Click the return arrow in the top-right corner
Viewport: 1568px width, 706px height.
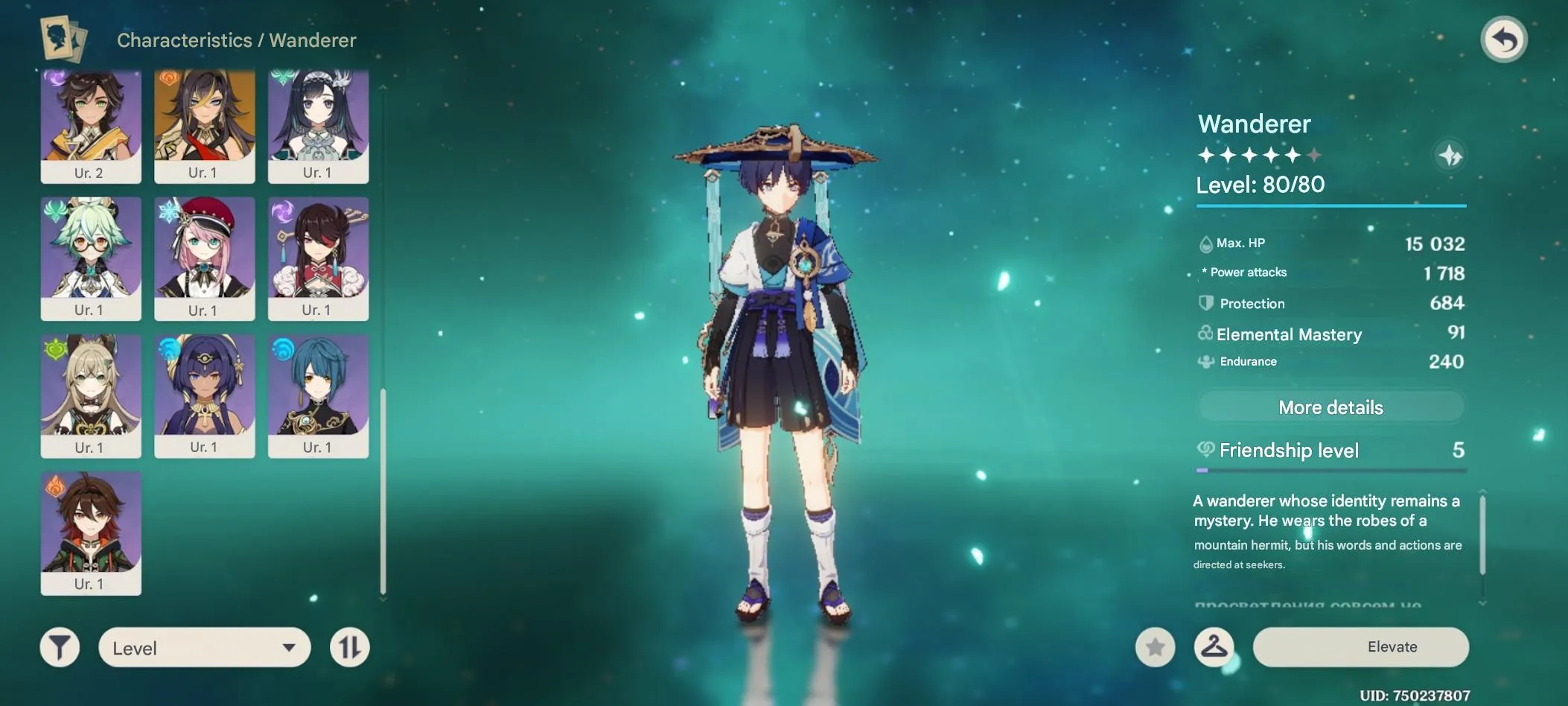coord(1505,39)
